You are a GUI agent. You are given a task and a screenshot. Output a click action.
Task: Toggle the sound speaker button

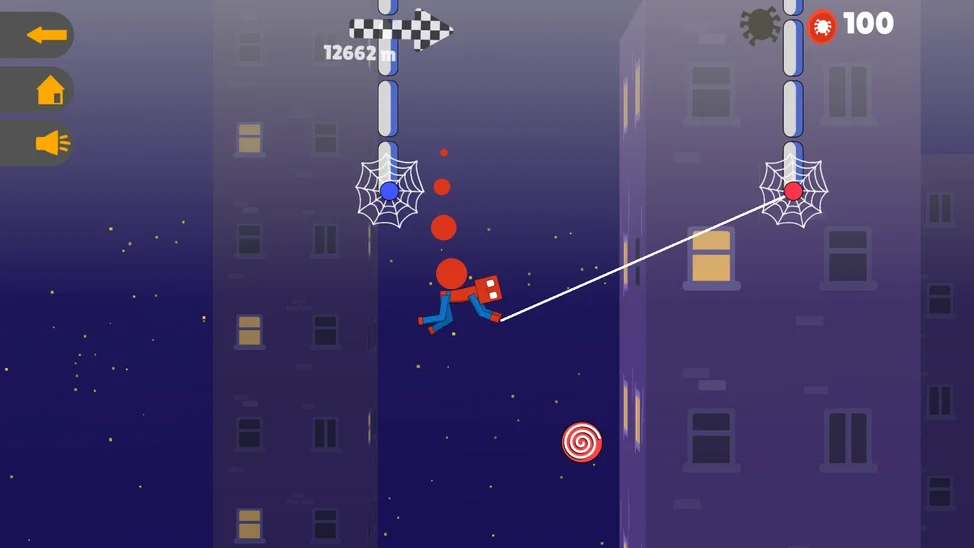[51, 144]
